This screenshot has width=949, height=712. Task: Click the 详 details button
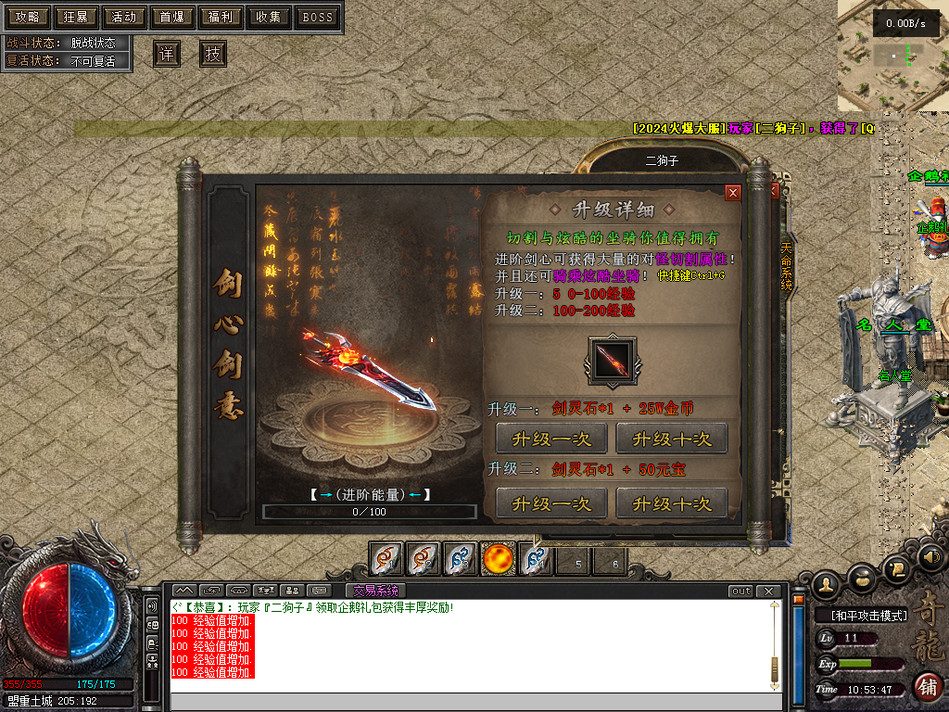166,53
